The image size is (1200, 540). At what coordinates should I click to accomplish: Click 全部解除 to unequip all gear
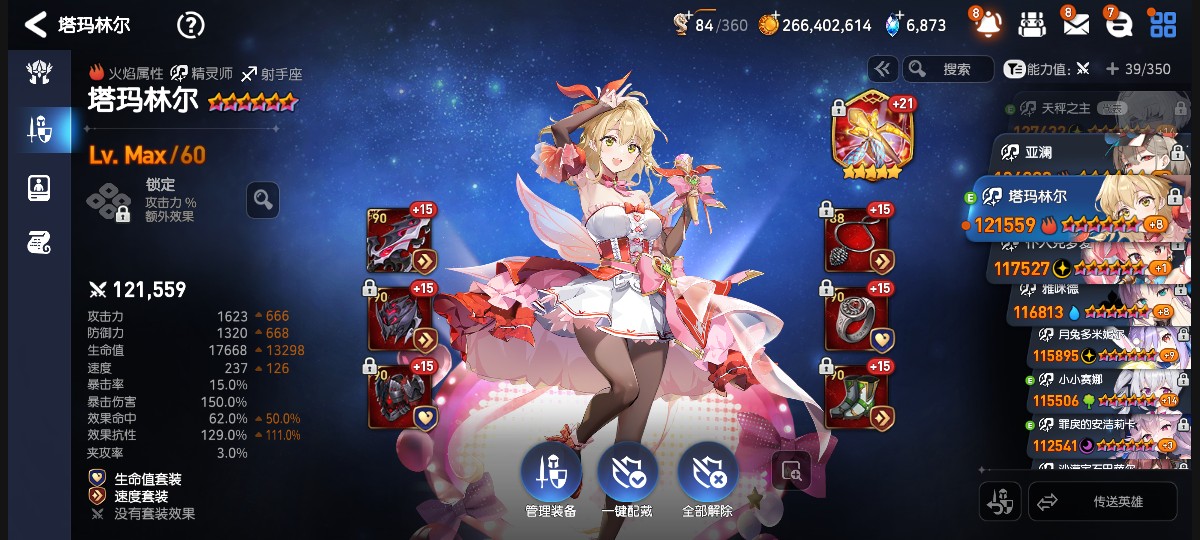pyautogui.click(x=708, y=478)
